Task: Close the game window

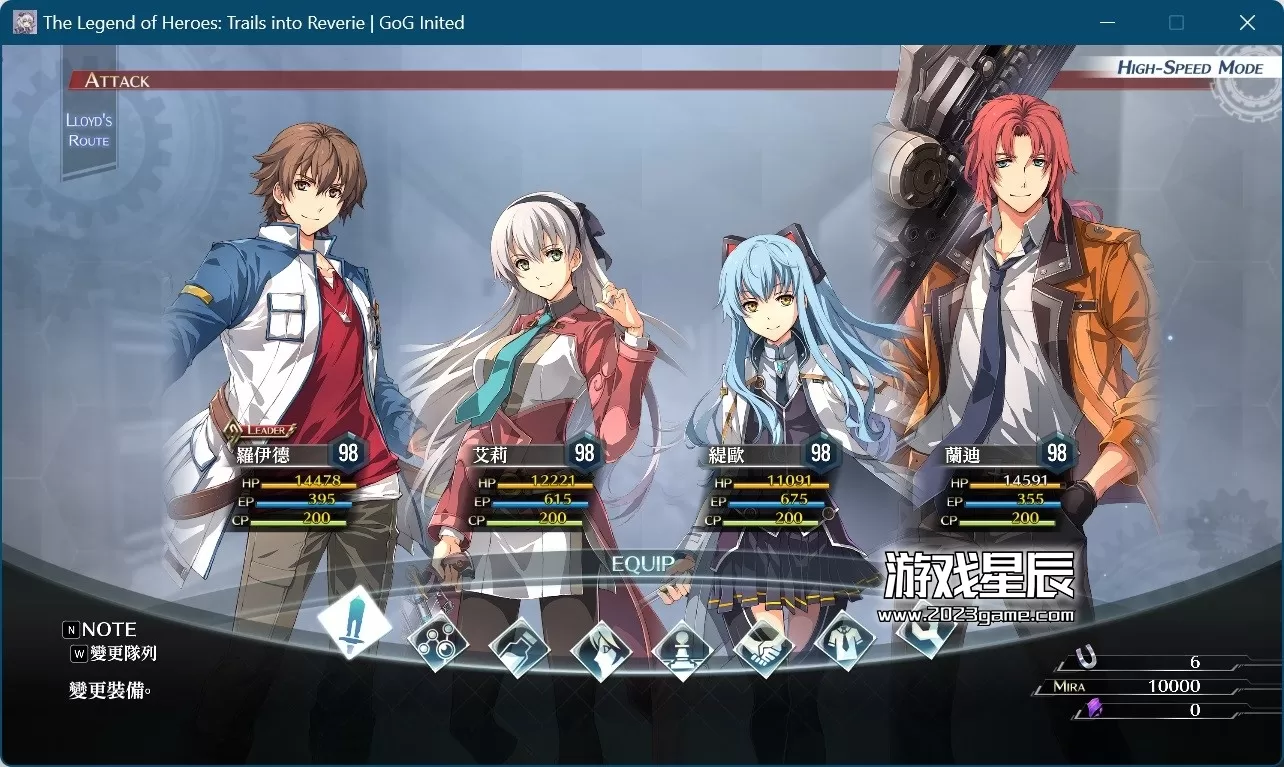Action: pyautogui.click(x=1247, y=22)
